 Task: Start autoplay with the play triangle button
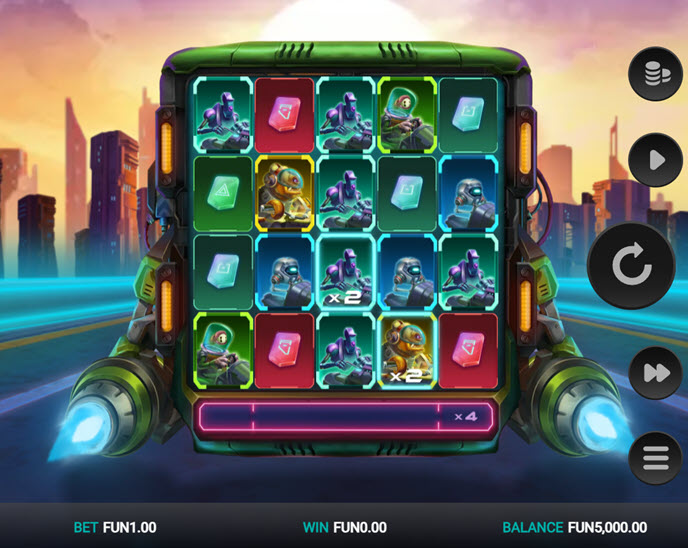[x=655, y=160]
